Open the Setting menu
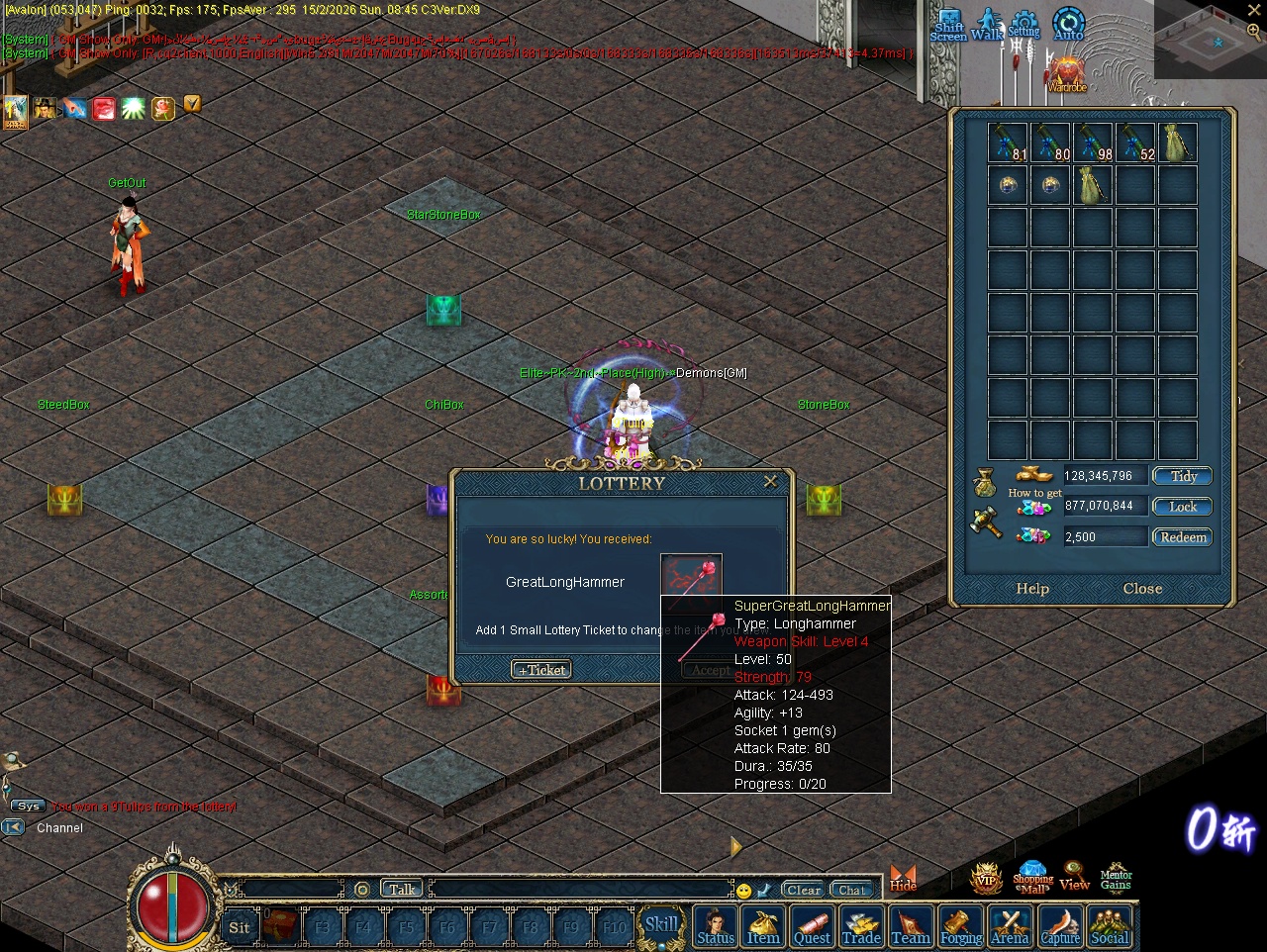Screen dimensions: 1267x952 tap(1024, 23)
